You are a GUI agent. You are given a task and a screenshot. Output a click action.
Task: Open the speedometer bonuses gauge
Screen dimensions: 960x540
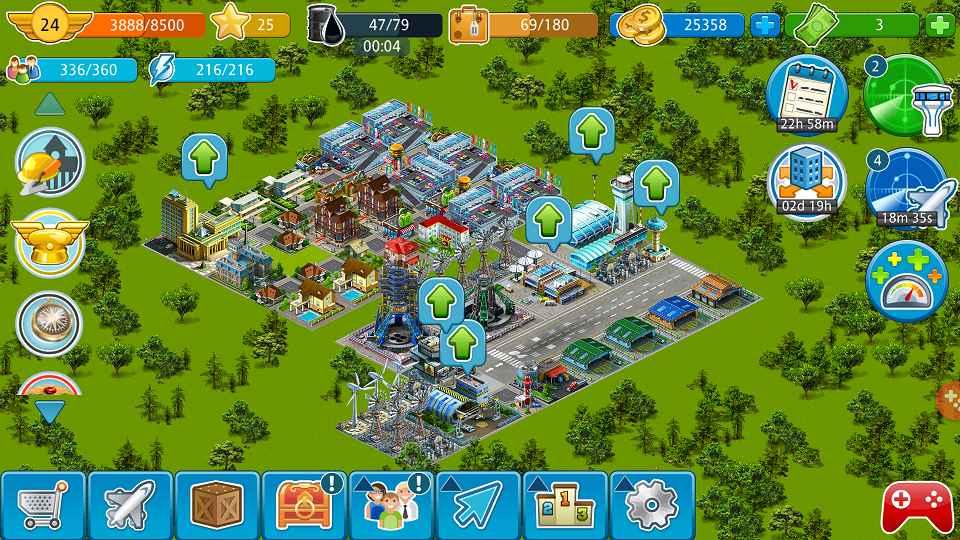tap(906, 280)
